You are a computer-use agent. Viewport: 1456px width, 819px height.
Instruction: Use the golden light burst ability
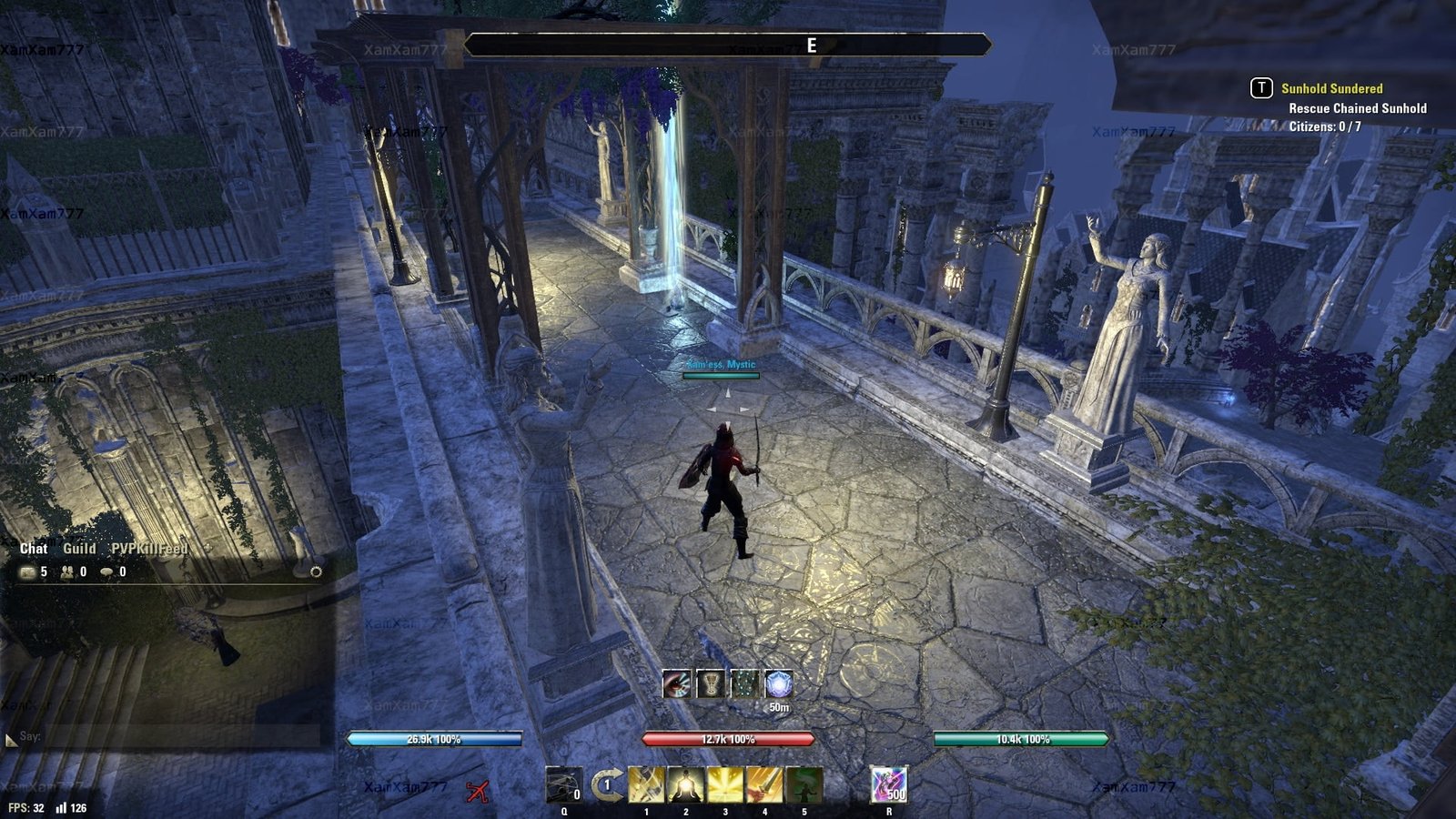point(725,784)
